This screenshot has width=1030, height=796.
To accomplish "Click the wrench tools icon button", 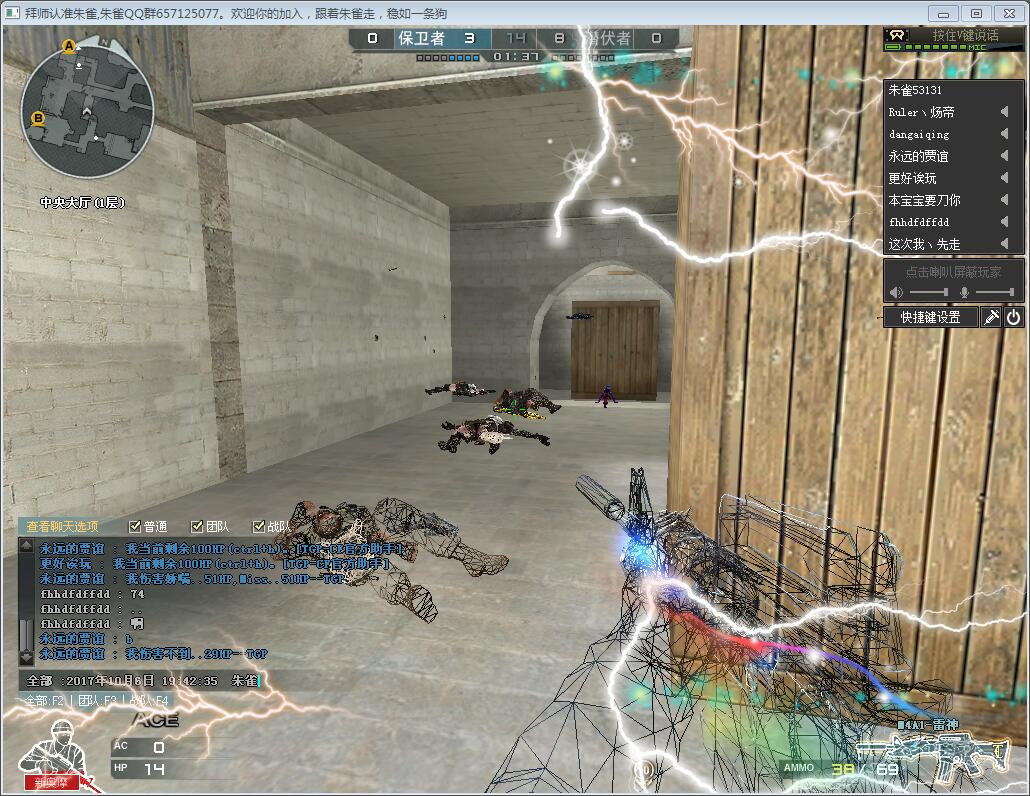I will [x=991, y=317].
